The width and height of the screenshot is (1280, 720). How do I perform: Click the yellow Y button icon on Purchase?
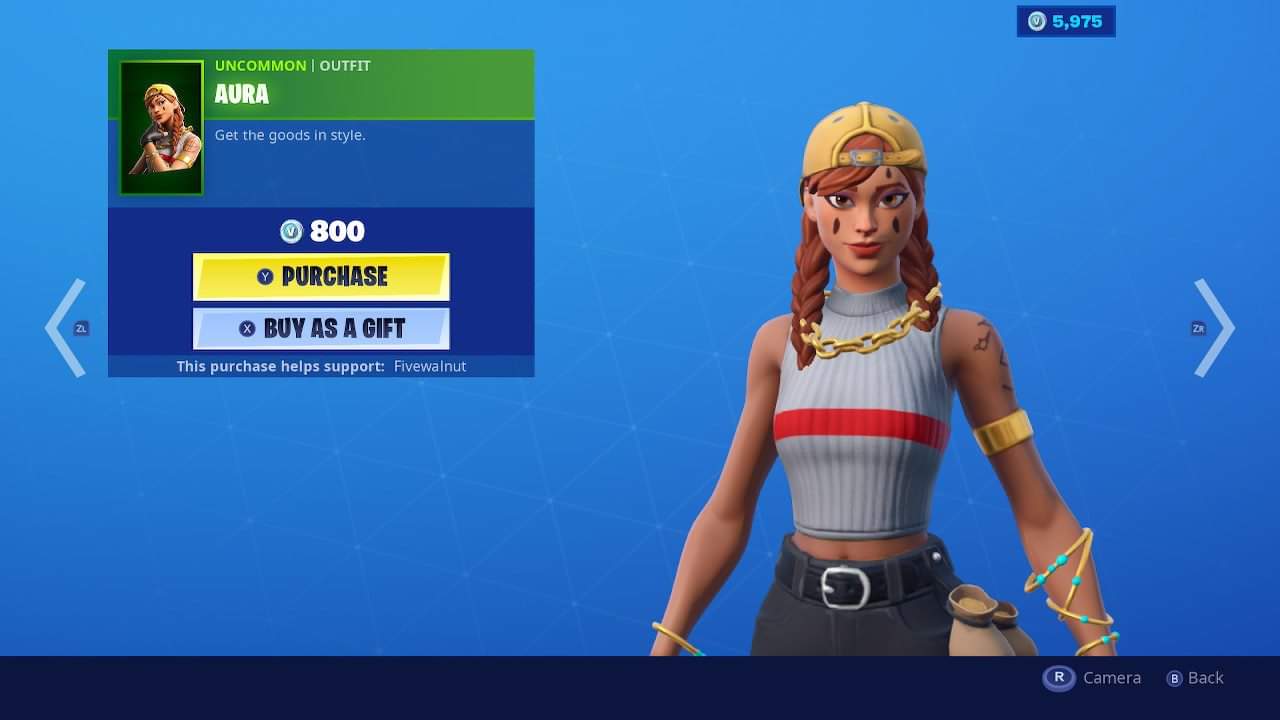pos(266,277)
